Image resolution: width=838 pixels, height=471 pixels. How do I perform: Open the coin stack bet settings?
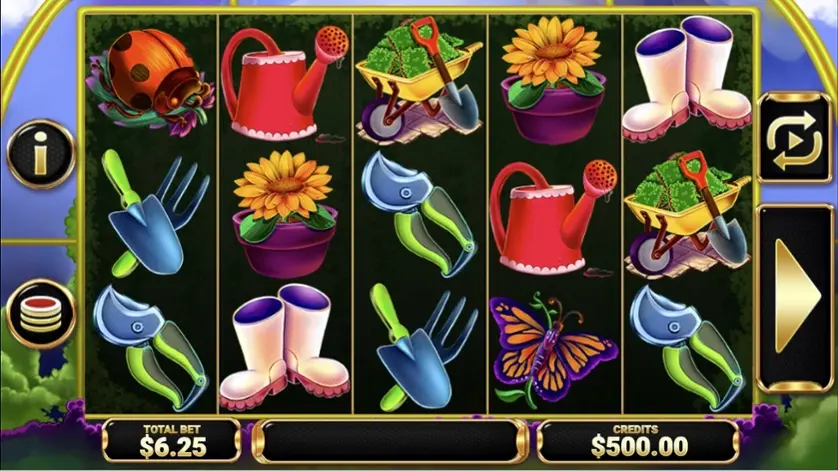40,313
